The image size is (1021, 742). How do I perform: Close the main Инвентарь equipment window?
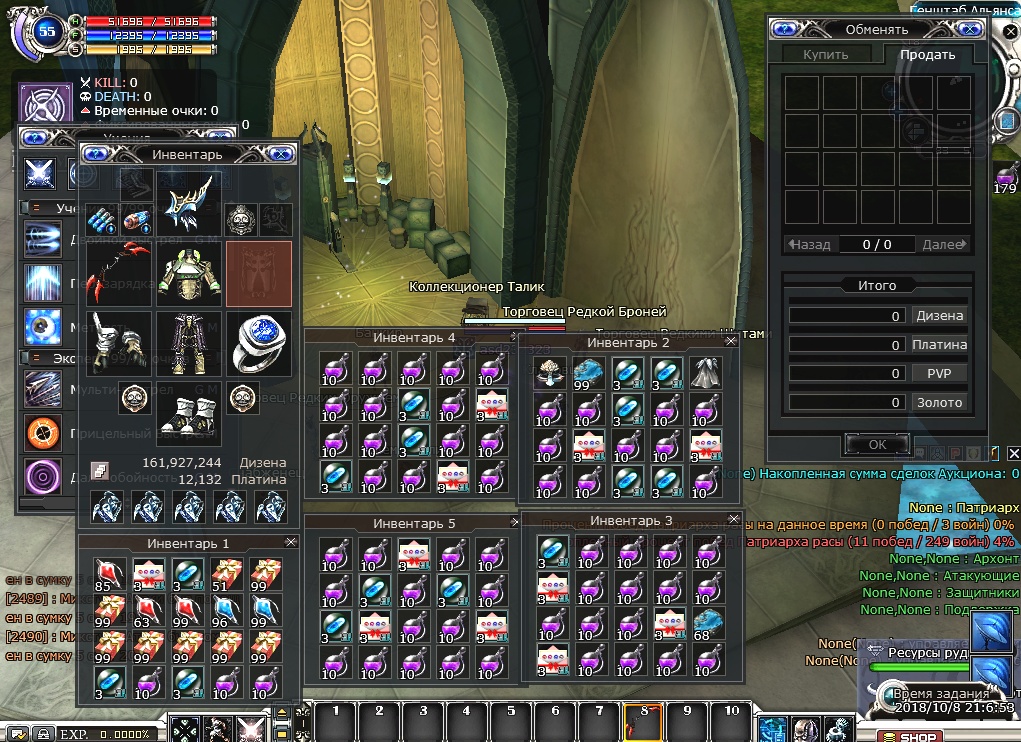pyautogui.click(x=281, y=154)
